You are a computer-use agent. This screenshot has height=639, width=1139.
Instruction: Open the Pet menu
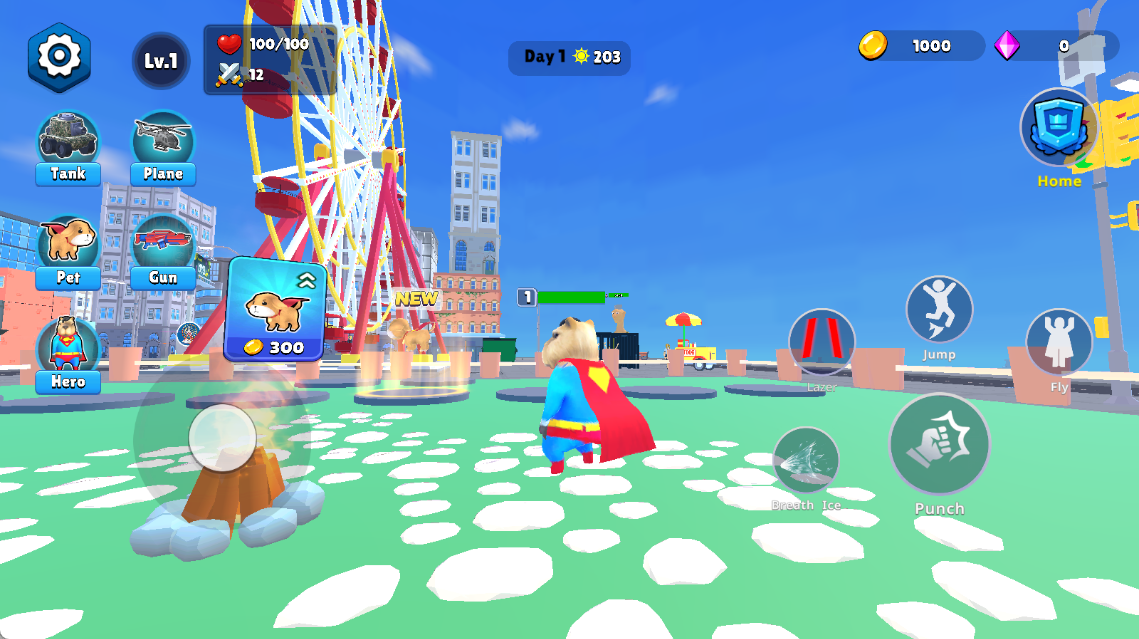coord(68,250)
